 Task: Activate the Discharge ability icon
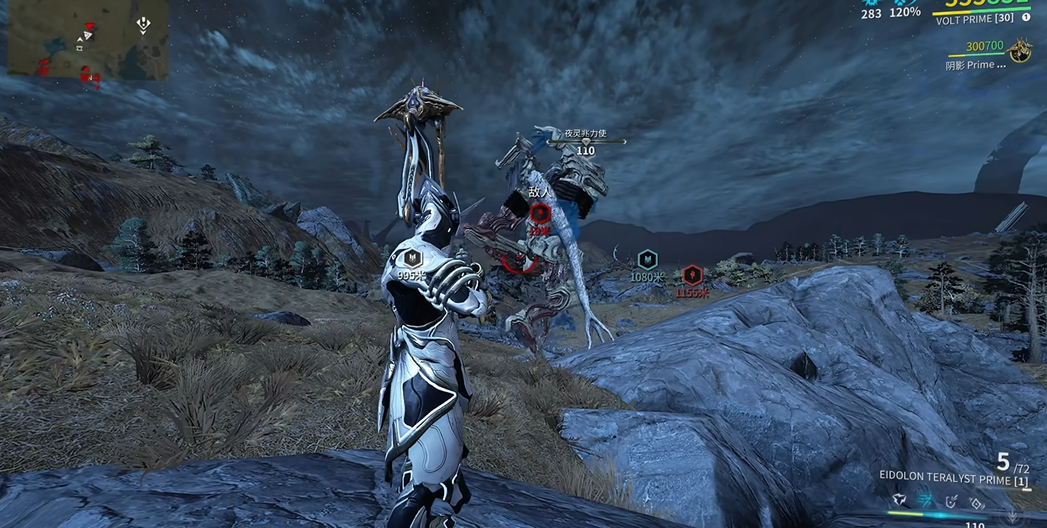977,500
